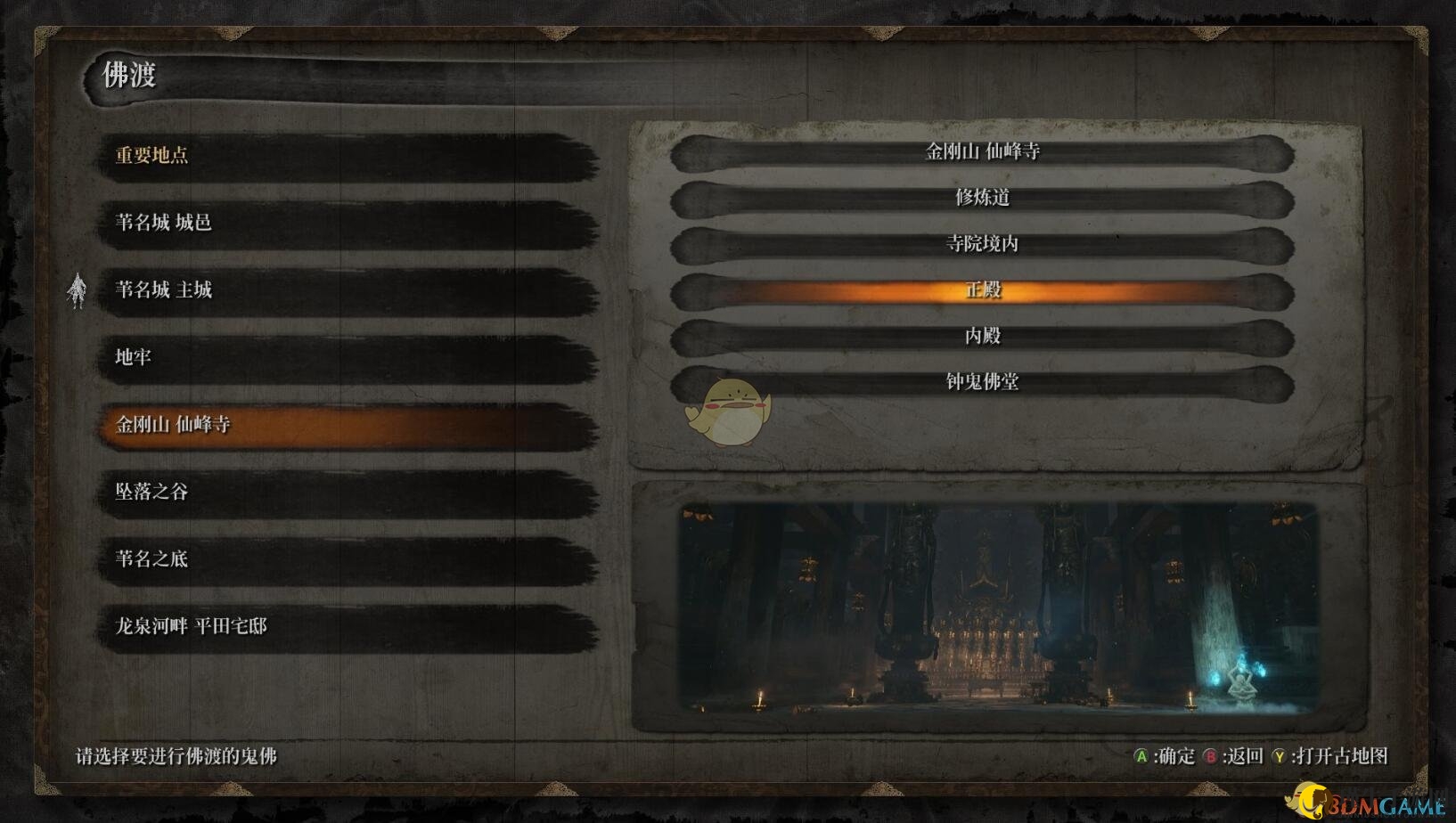Choose the 内殿 idol destination
Viewport: 1456px width, 823px height.
click(982, 337)
